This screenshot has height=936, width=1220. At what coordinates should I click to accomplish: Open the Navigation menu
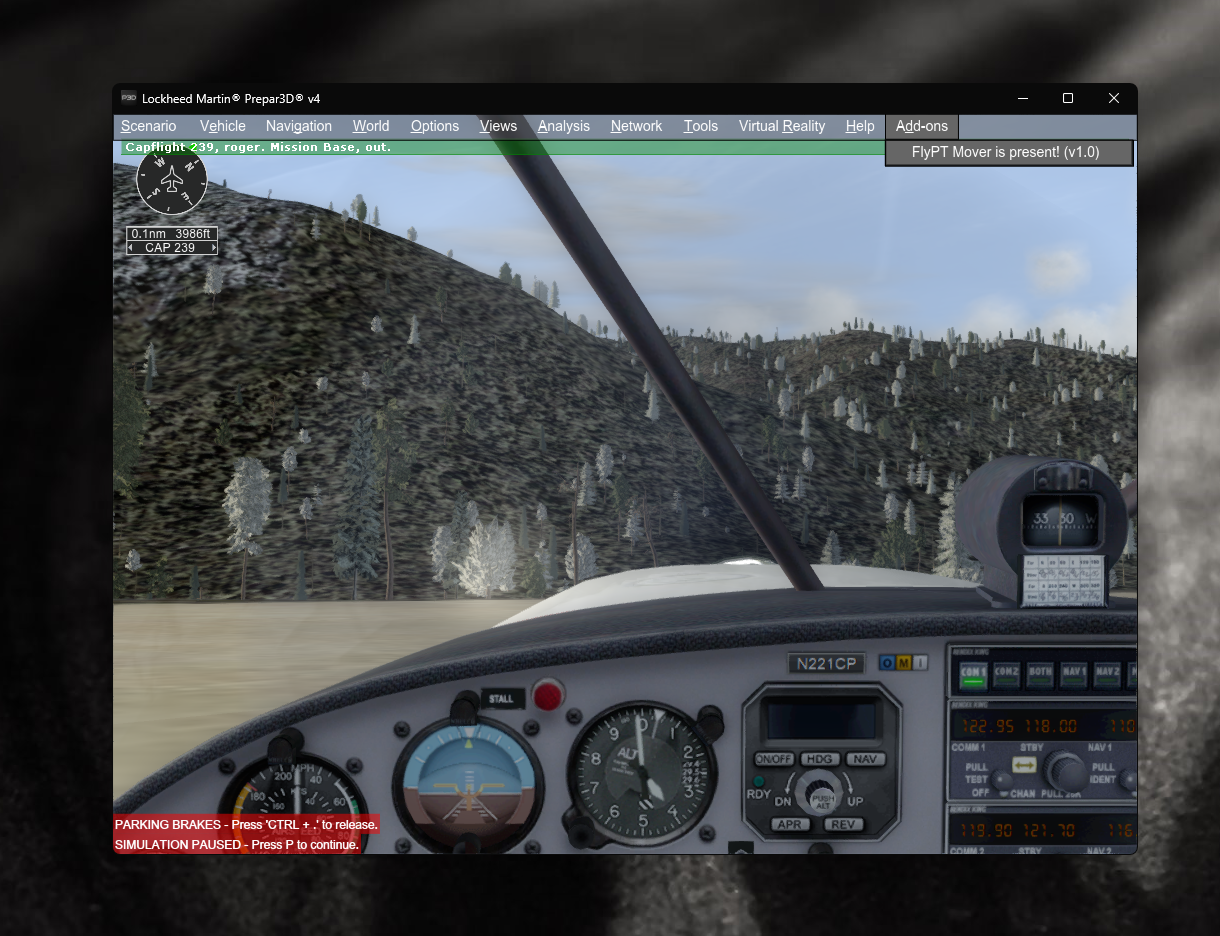click(x=298, y=126)
